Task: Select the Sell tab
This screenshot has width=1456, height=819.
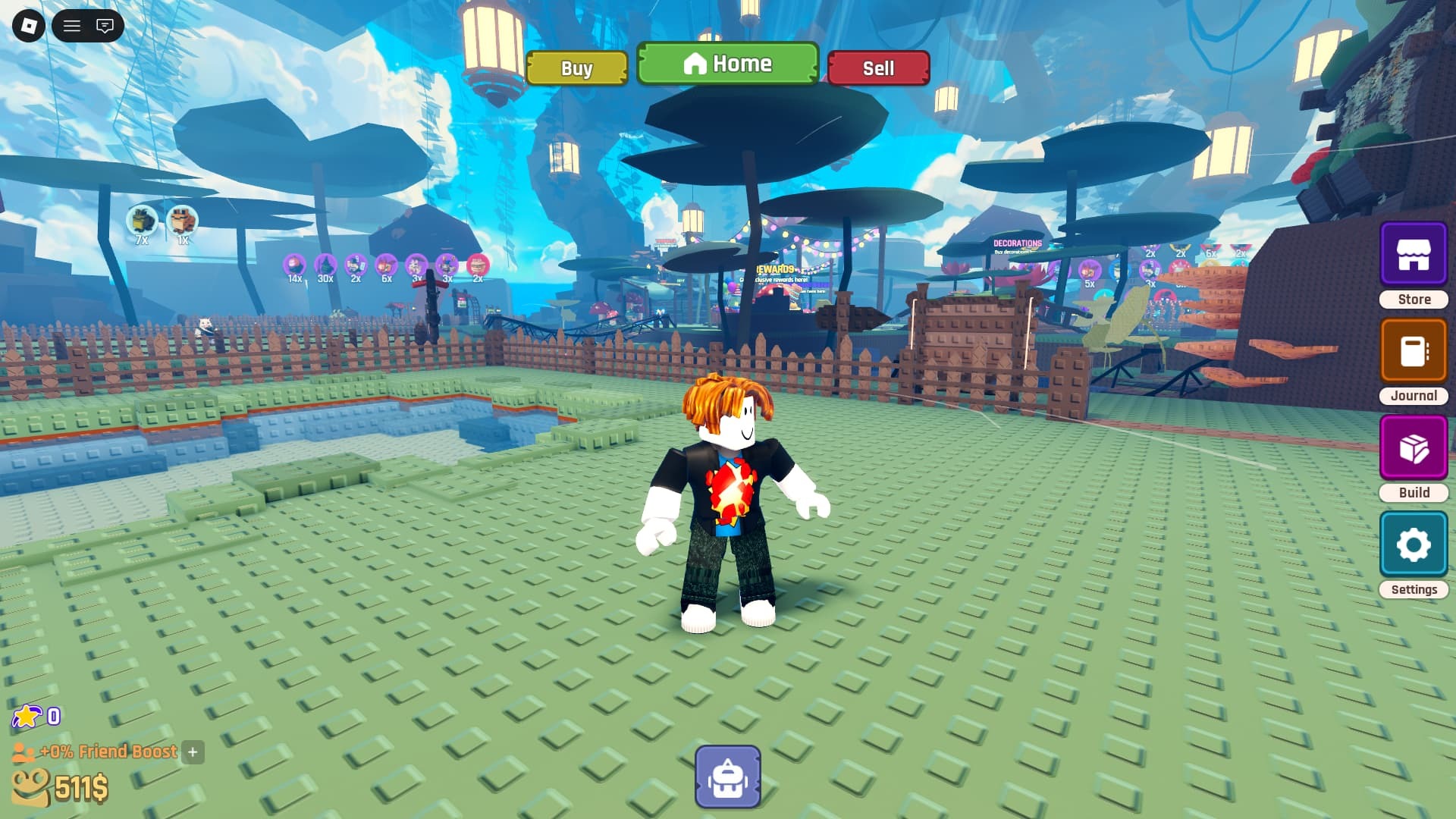Action: pos(878,68)
